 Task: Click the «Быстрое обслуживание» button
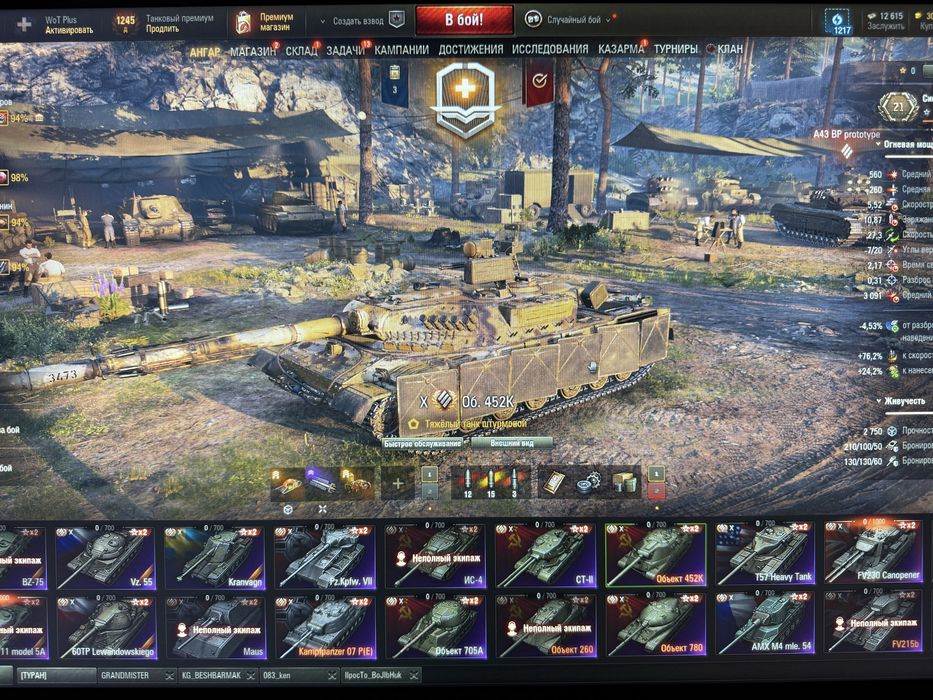[423, 443]
